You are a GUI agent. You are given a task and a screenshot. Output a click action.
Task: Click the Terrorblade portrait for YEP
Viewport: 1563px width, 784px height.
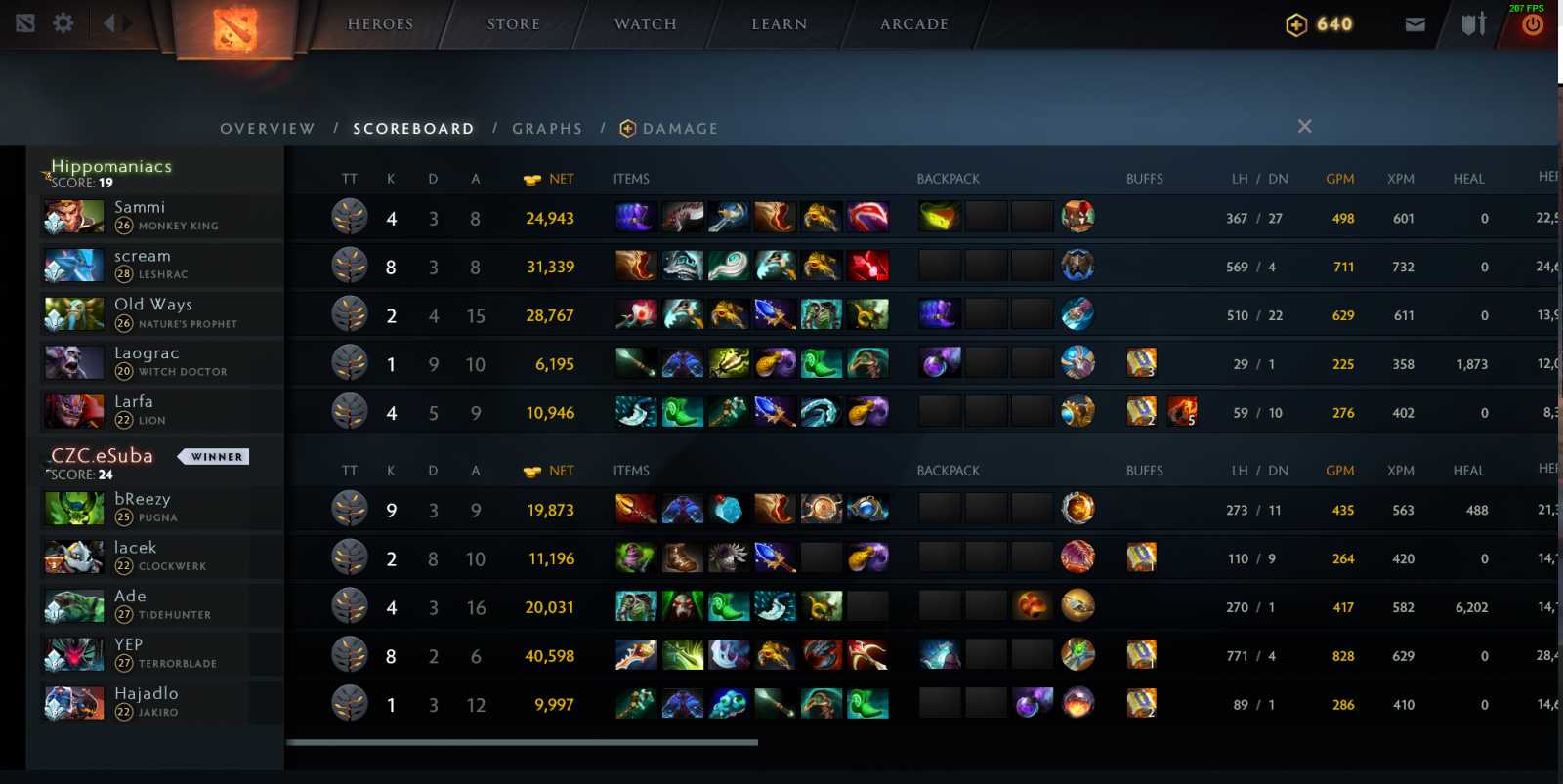pos(73,653)
